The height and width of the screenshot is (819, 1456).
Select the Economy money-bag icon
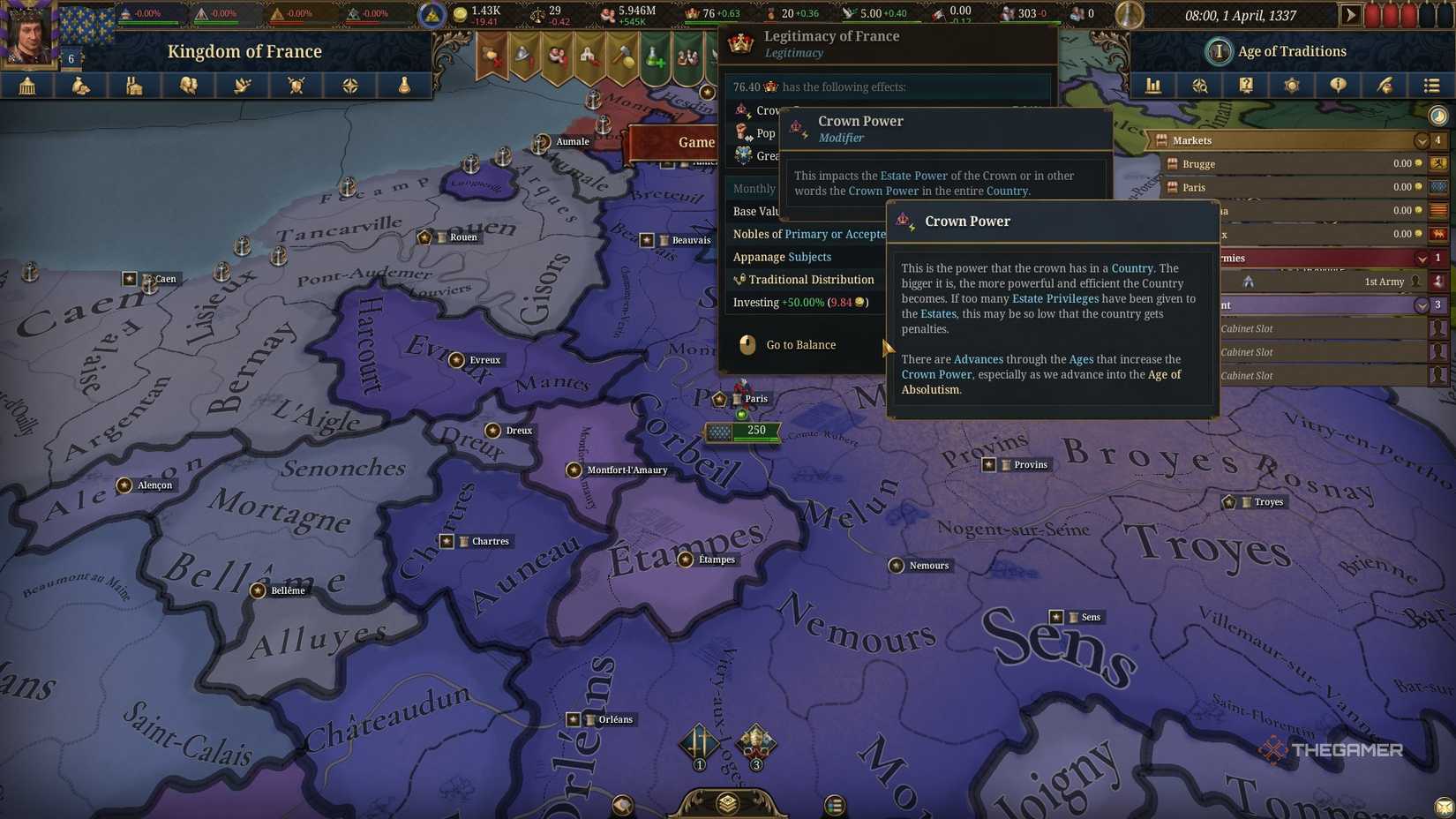80,86
